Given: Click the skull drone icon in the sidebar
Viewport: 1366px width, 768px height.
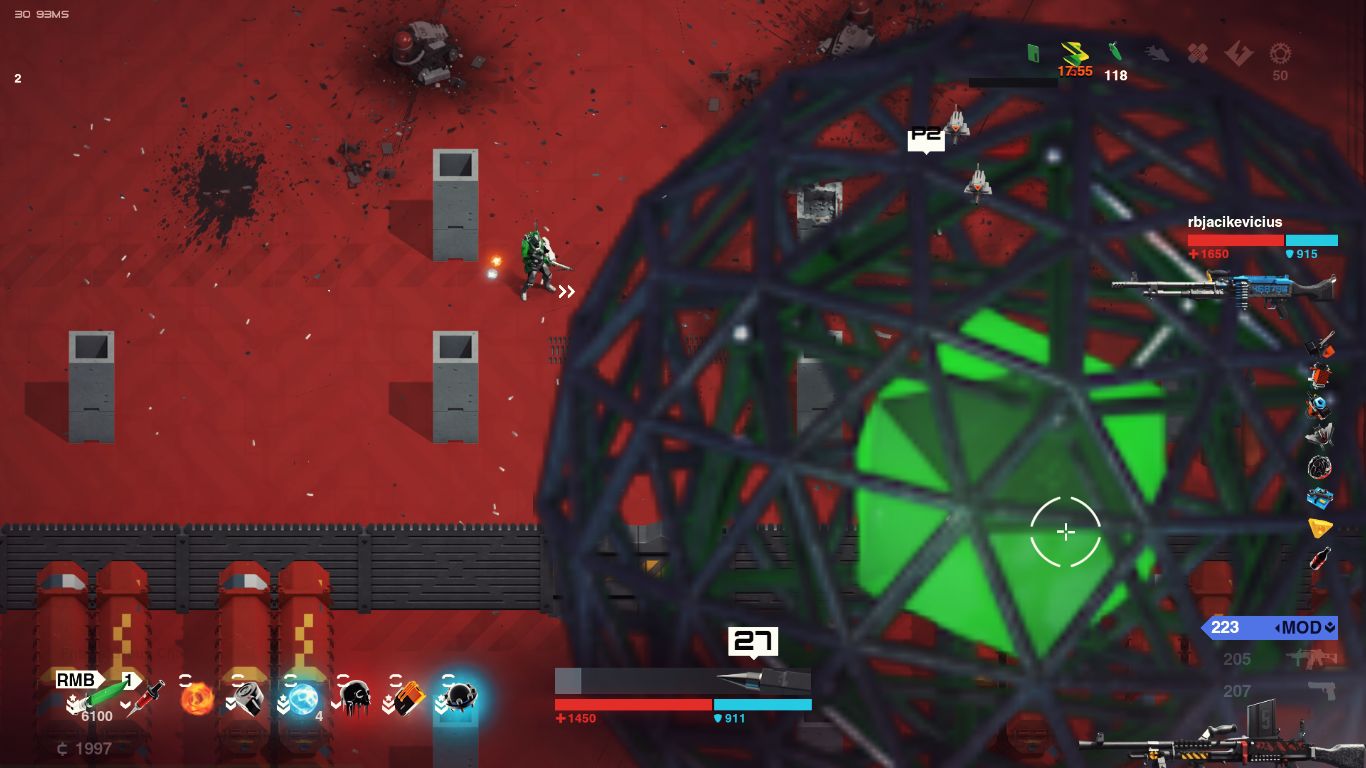Looking at the screenshot, I should [x=1320, y=465].
